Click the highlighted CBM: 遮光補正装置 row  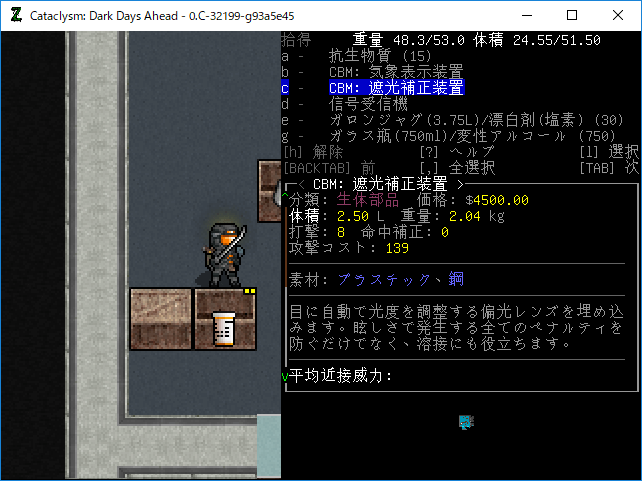coord(396,88)
